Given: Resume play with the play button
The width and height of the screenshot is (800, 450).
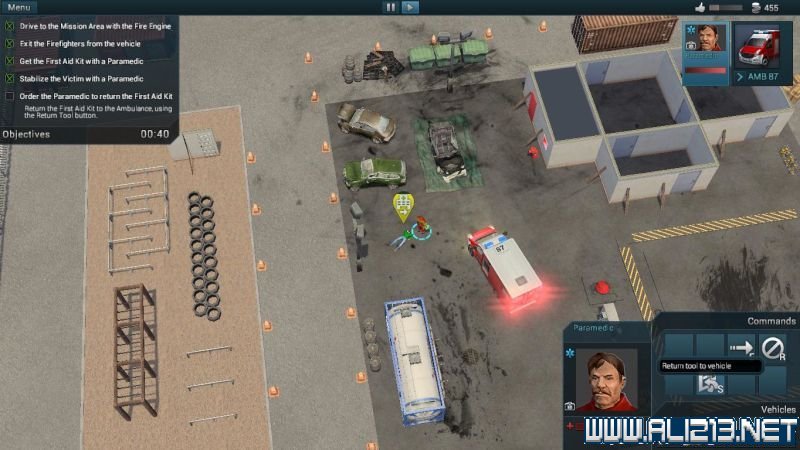Looking at the screenshot, I should pyautogui.click(x=410, y=7).
